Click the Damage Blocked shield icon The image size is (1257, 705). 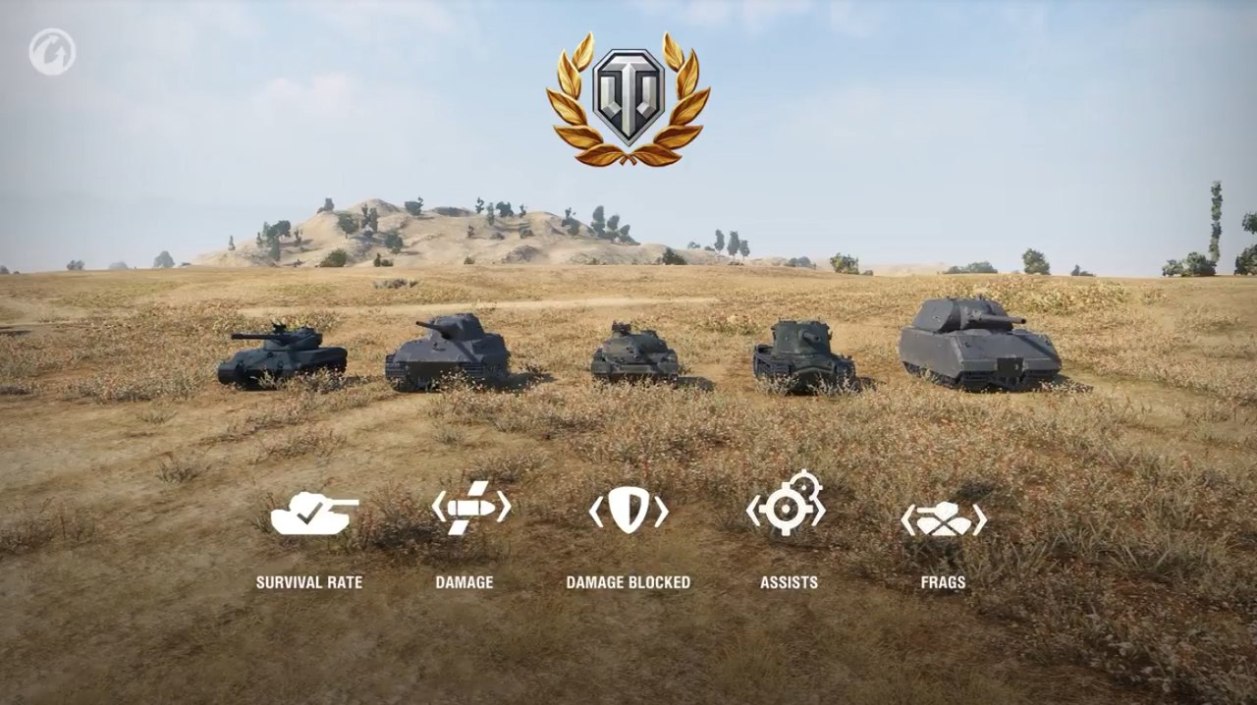[x=628, y=511]
